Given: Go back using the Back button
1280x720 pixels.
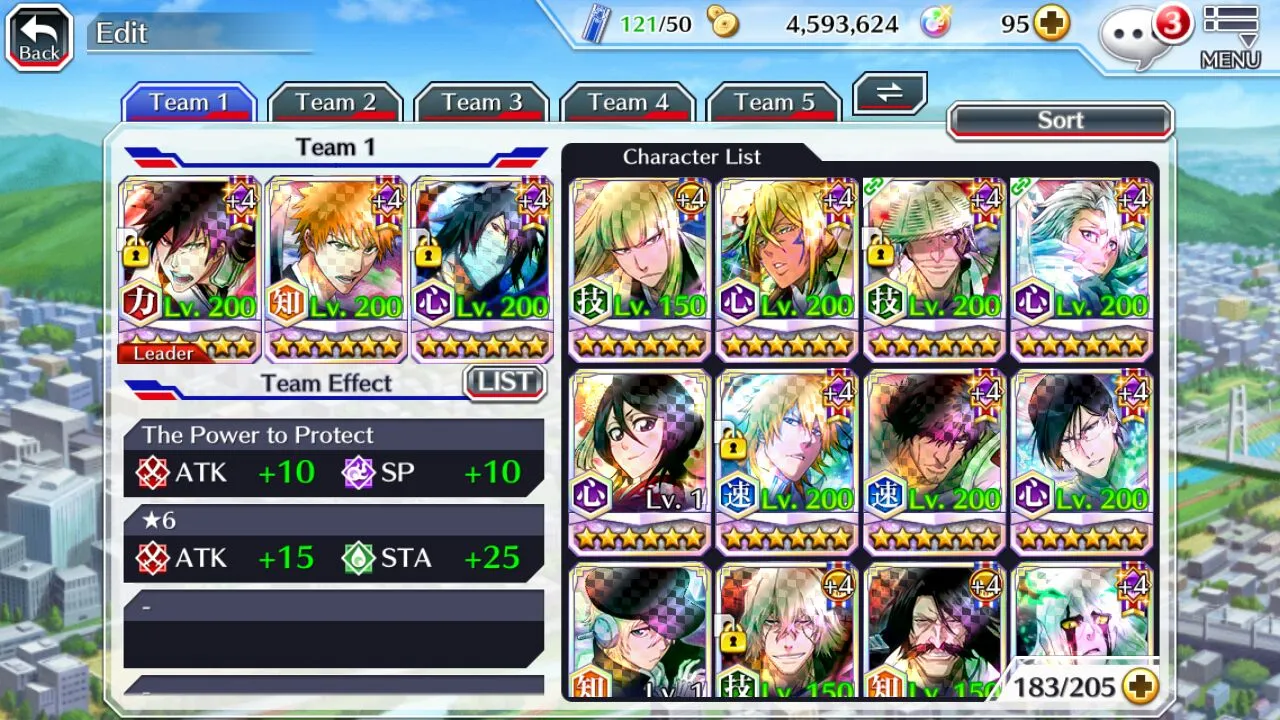Looking at the screenshot, I should pos(39,38).
